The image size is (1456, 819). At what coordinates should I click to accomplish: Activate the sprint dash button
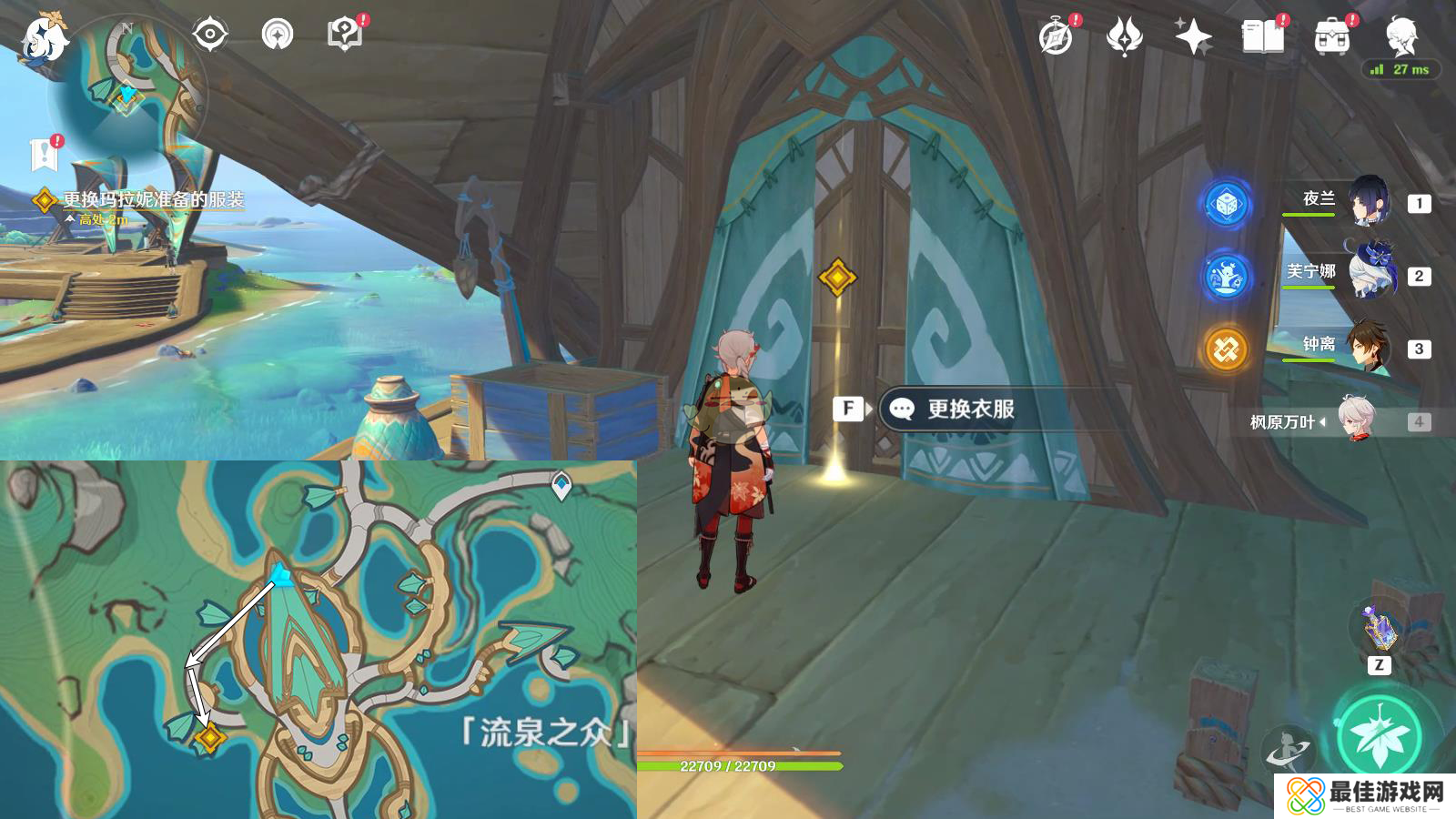1289,751
